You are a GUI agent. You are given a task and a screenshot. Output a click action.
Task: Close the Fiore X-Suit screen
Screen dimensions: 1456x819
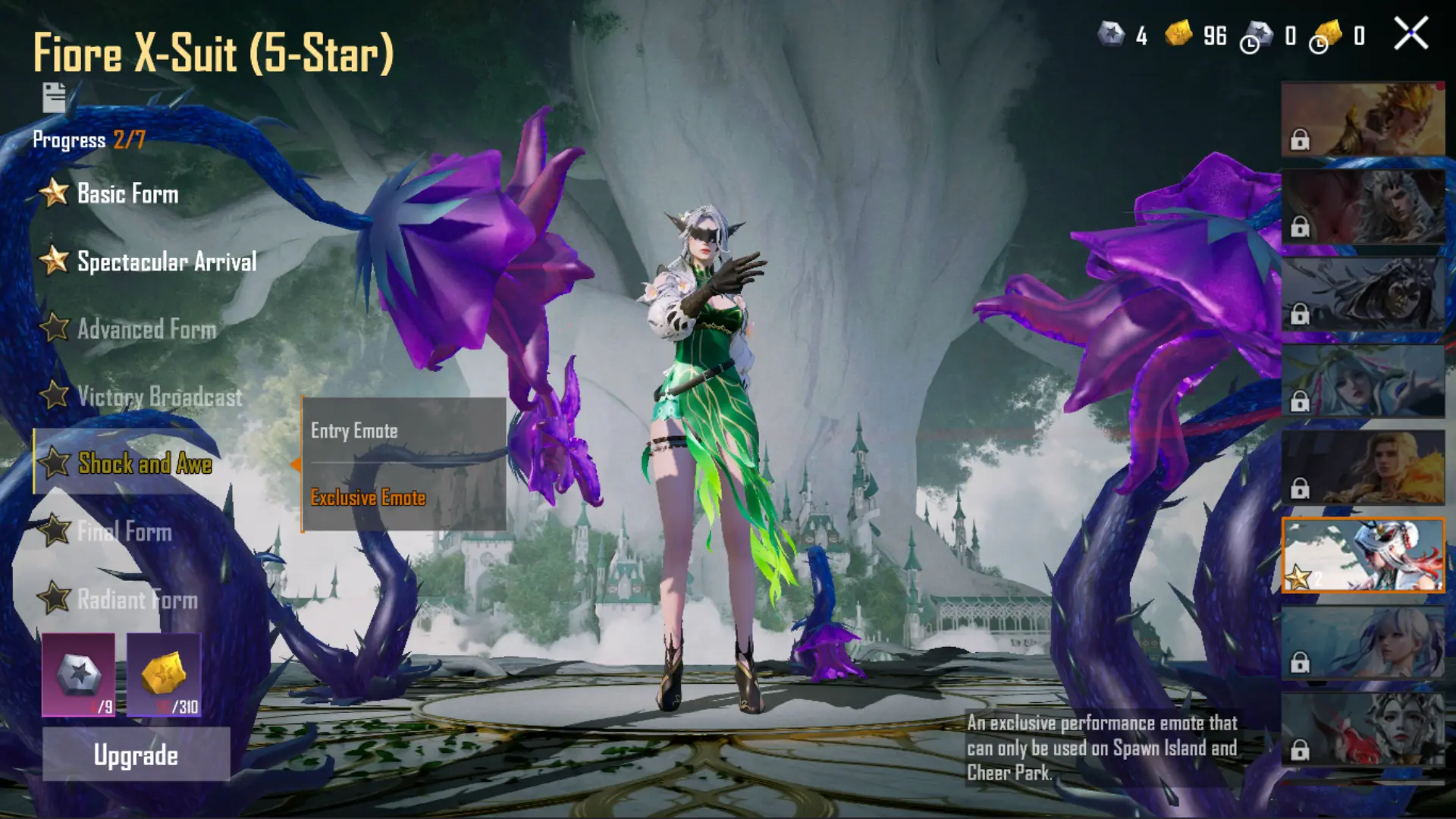pyautogui.click(x=1410, y=34)
